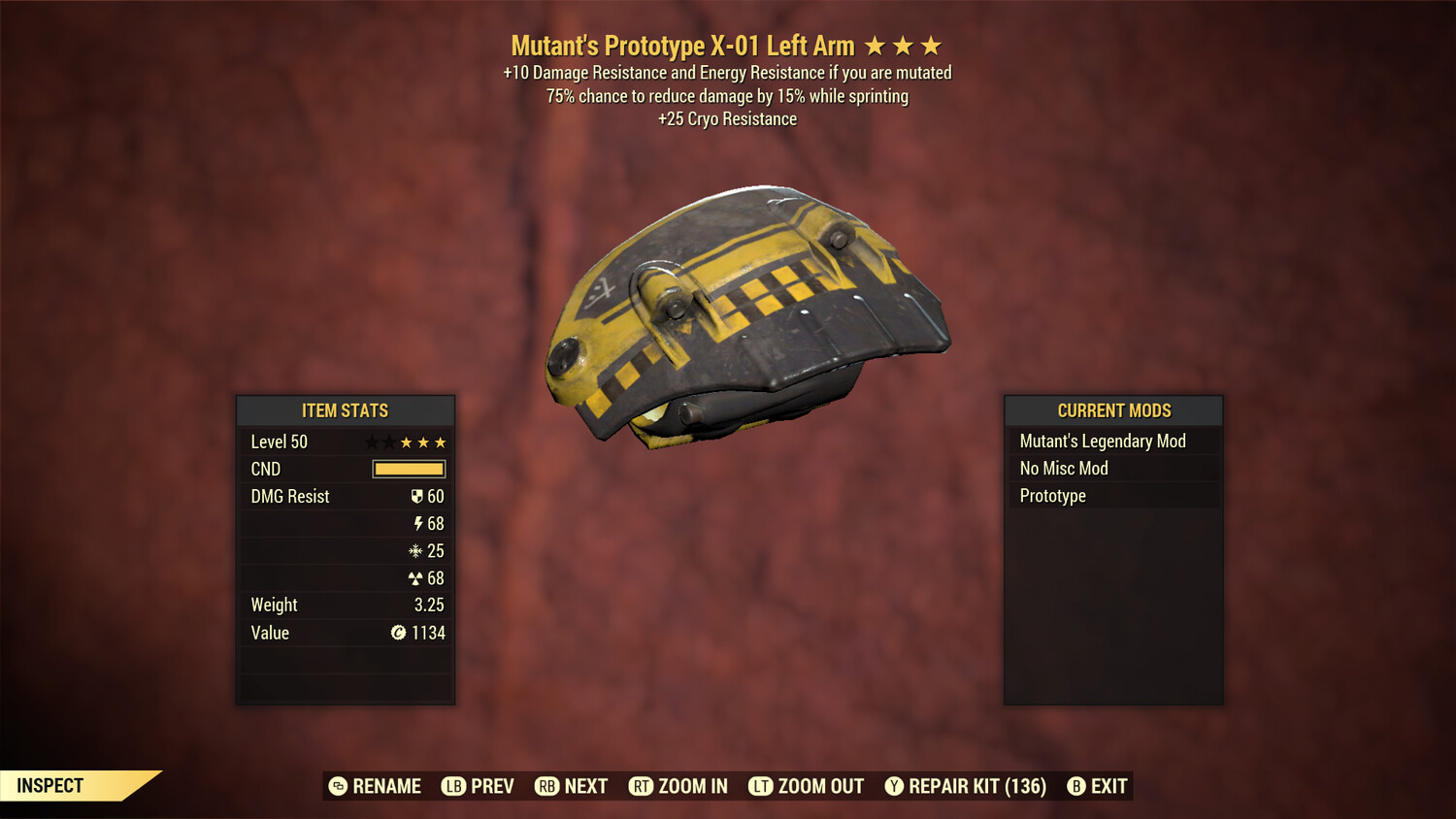Click the yellow CND condition bar
The height and width of the screenshot is (819, 1456).
point(408,469)
